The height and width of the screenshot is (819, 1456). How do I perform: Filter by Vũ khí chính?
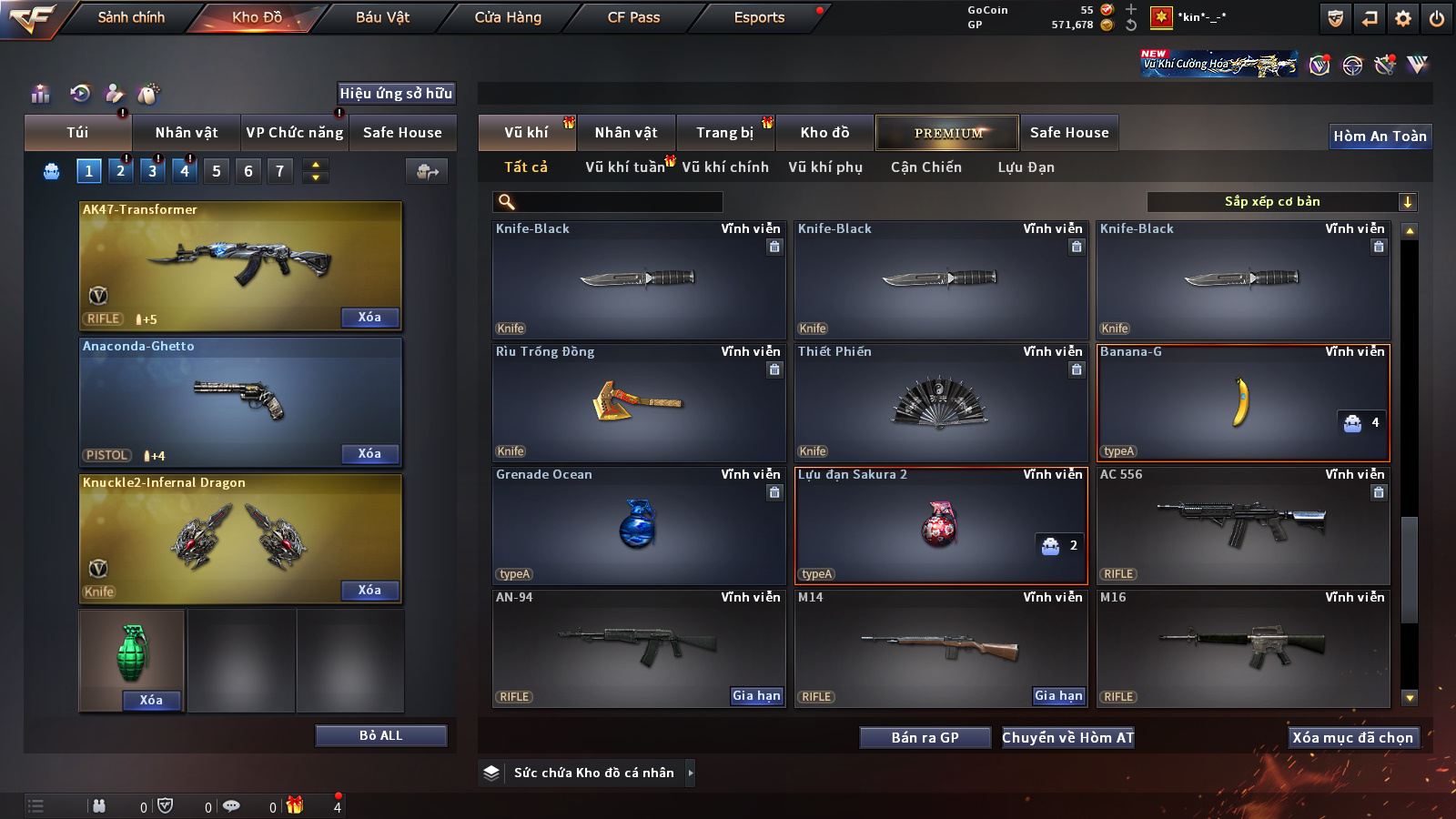725,167
